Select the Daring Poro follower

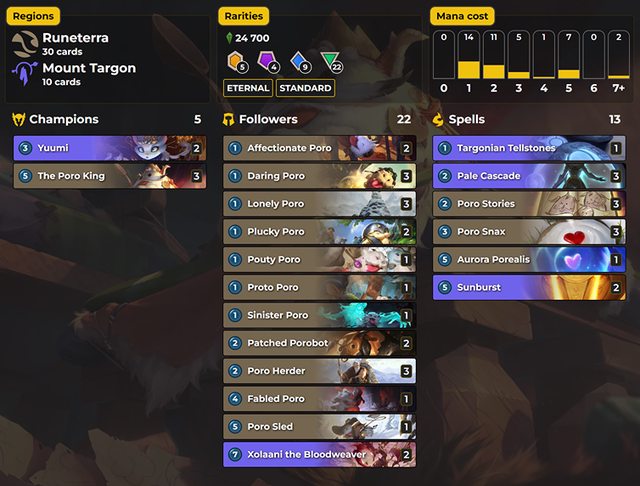(x=319, y=176)
